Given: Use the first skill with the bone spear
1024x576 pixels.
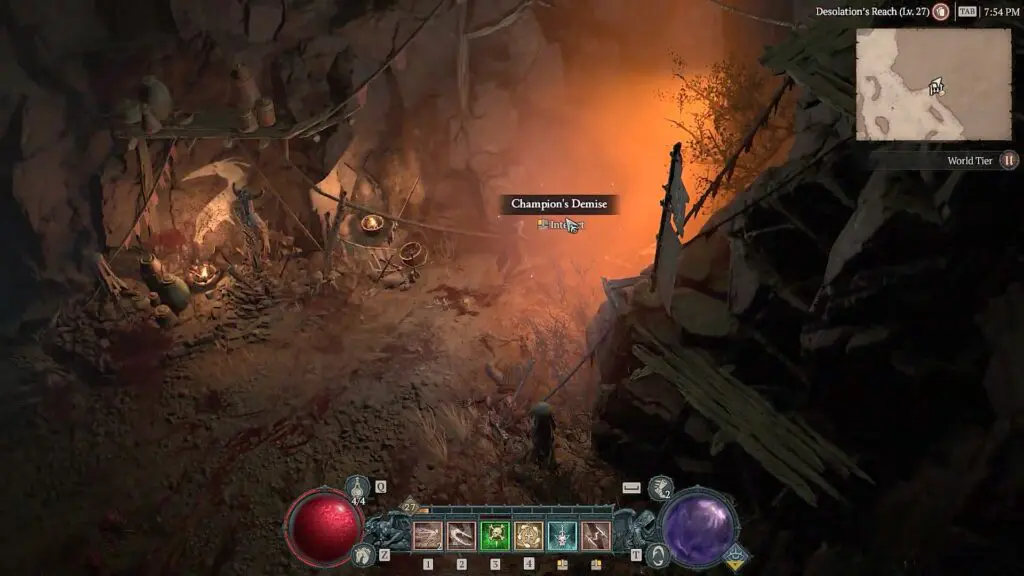Looking at the screenshot, I should (x=428, y=537).
